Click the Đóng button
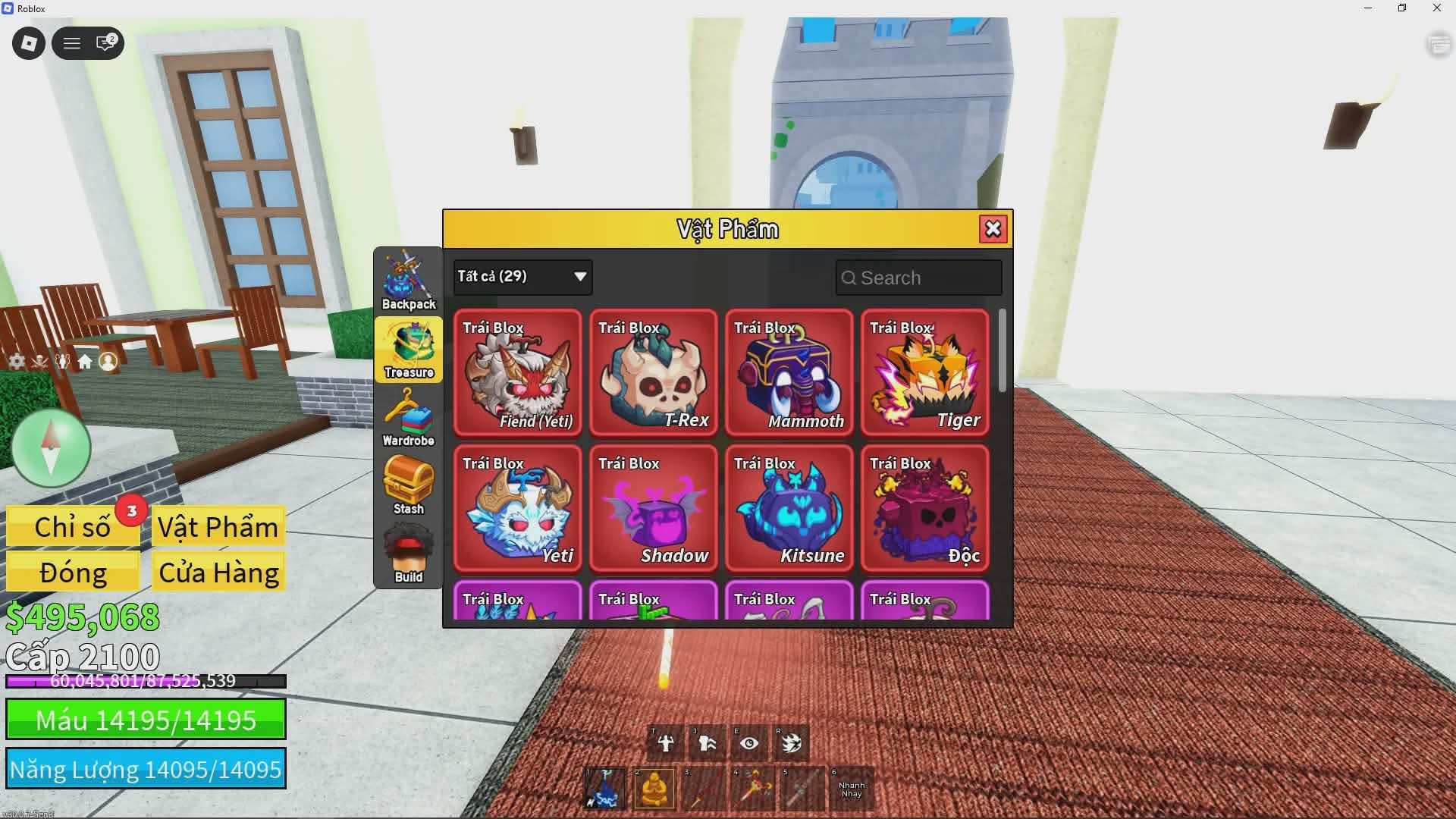The image size is (1456, 819). point(73,573)
